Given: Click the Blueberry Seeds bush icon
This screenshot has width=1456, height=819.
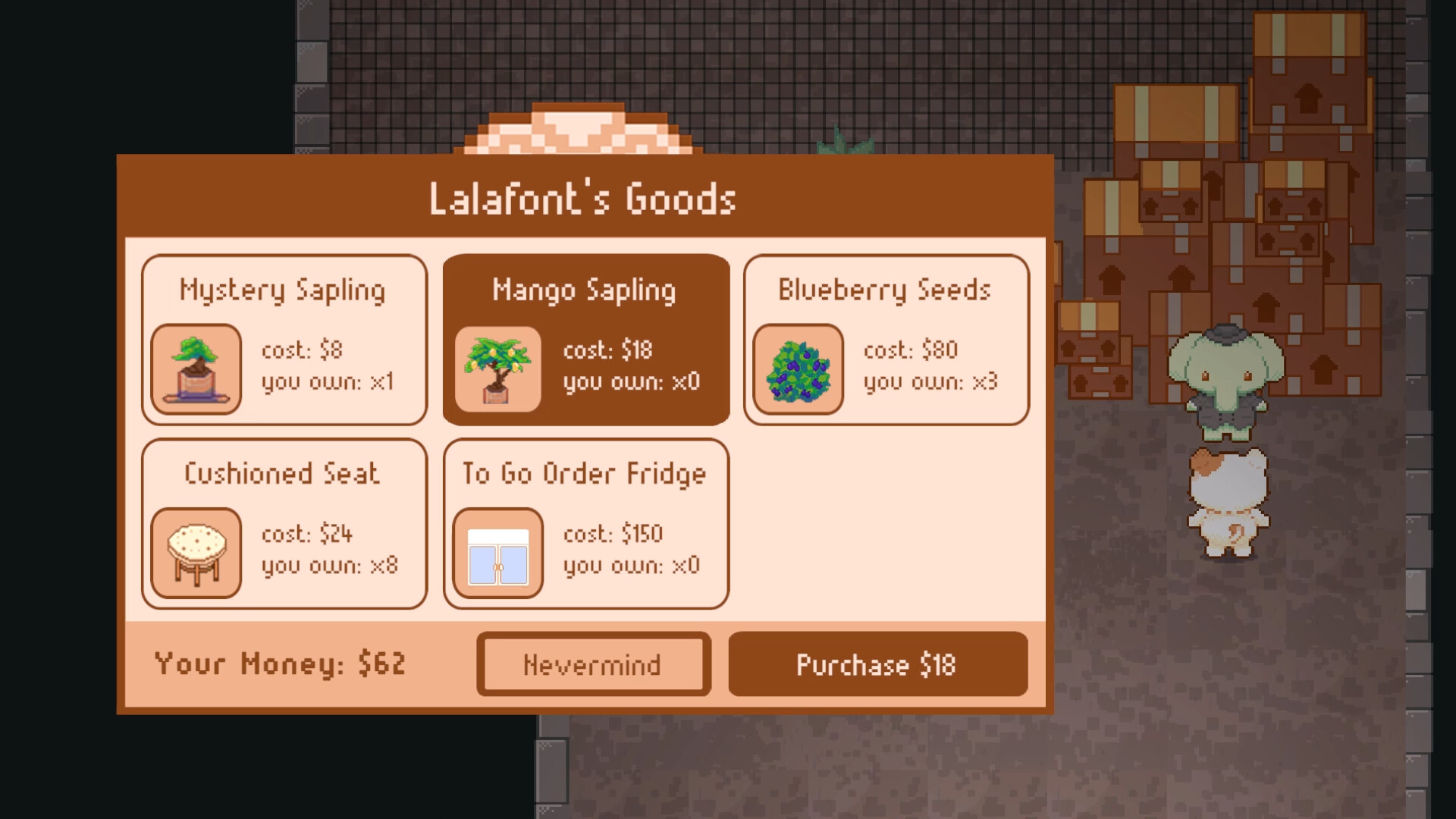Looking at the screenshot, I should [799, 369].
